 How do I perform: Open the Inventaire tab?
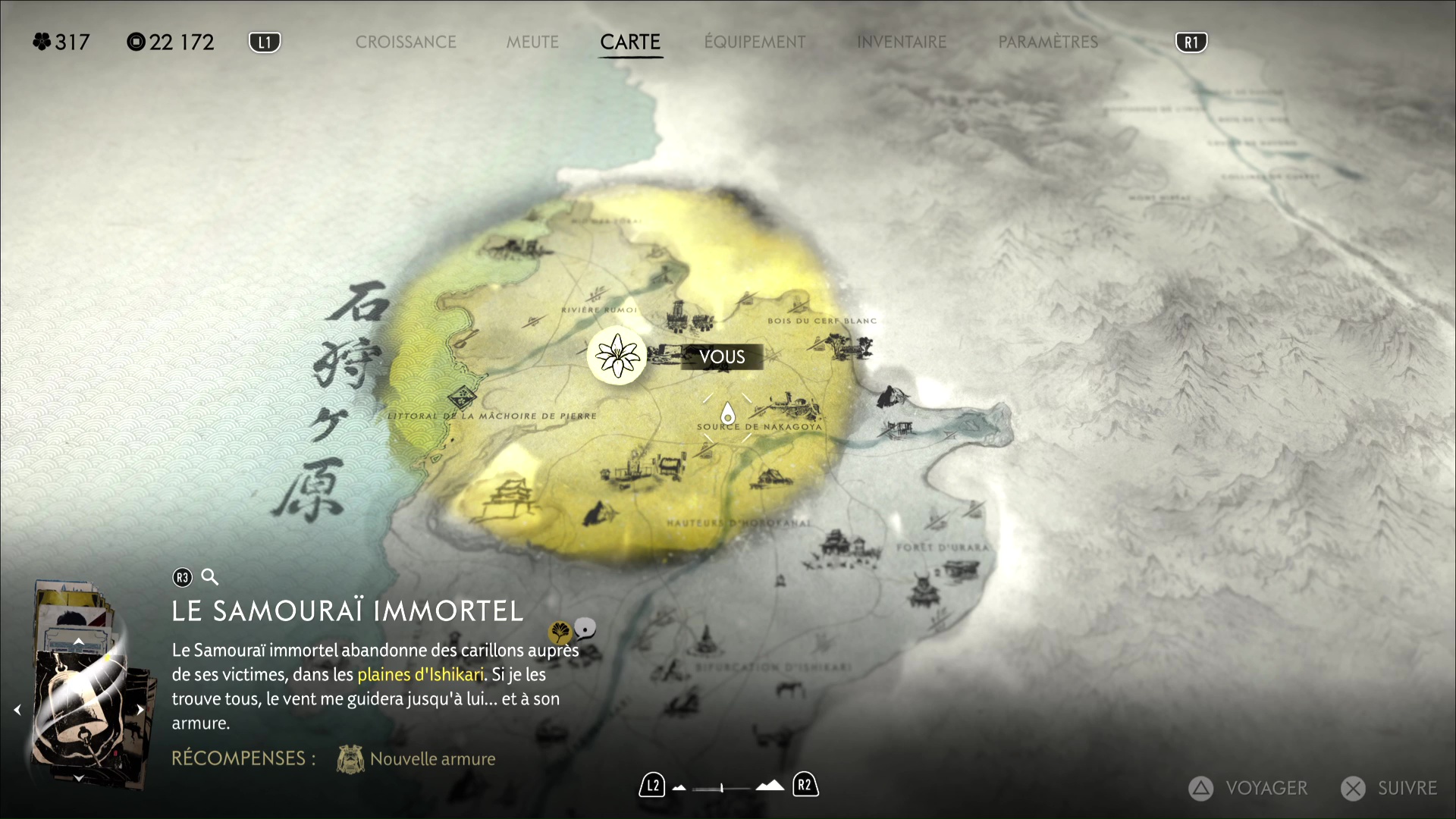[902, 42]
